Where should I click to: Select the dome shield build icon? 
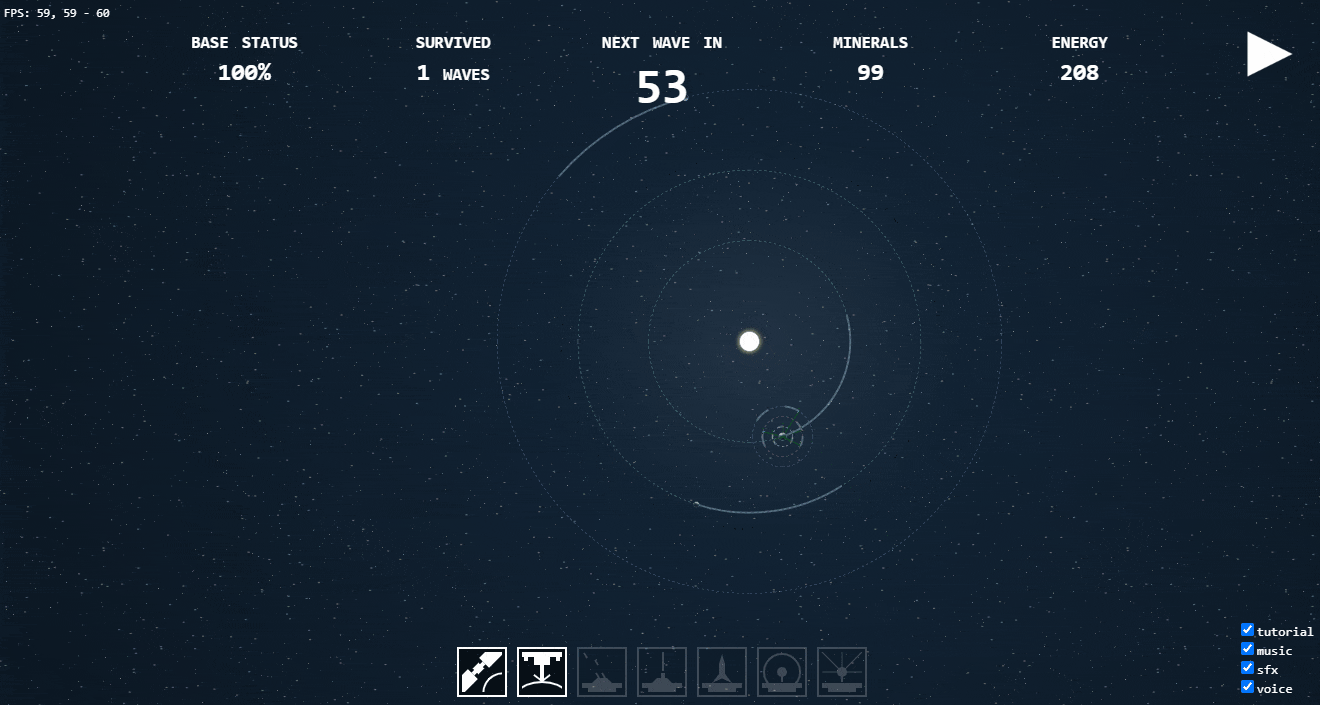(782, 672)
